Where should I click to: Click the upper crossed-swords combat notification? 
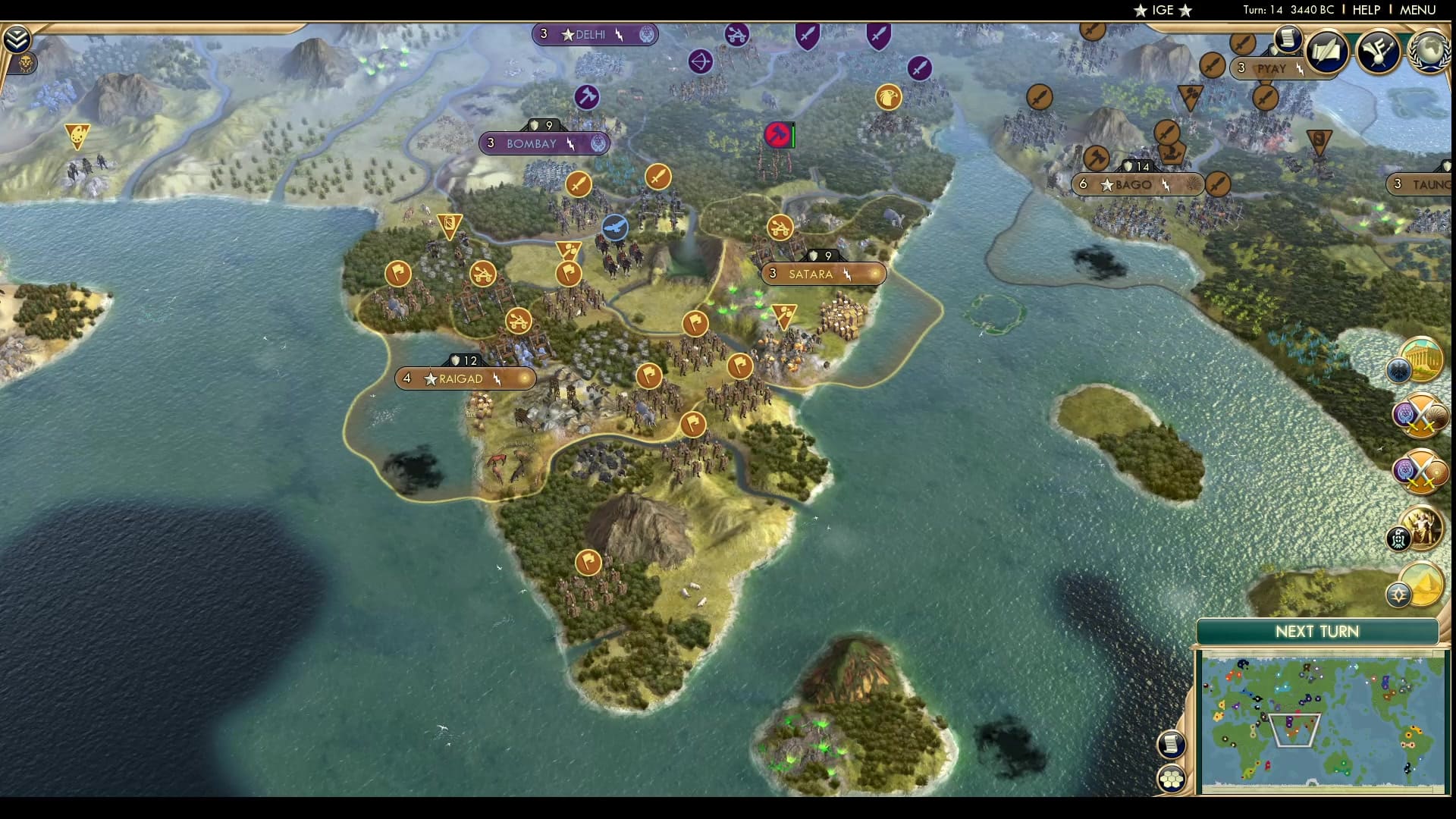1420,416
